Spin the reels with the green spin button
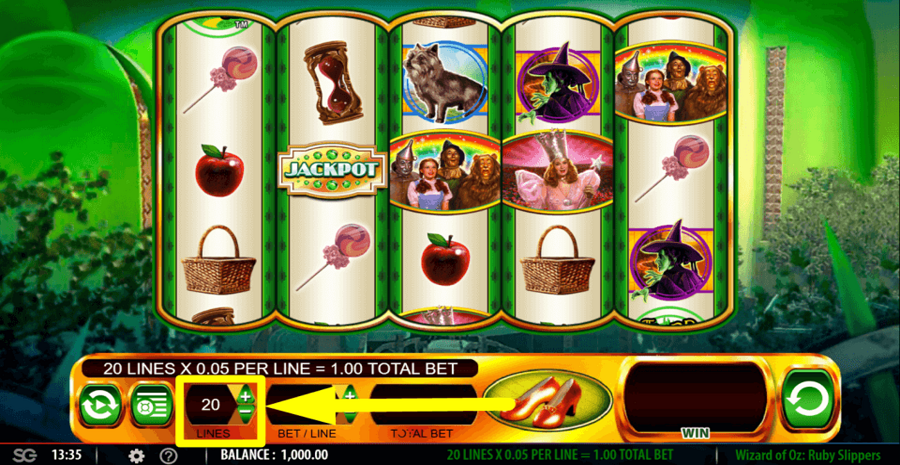The width and height of the screenshot is (900, 465). point(808,402)
